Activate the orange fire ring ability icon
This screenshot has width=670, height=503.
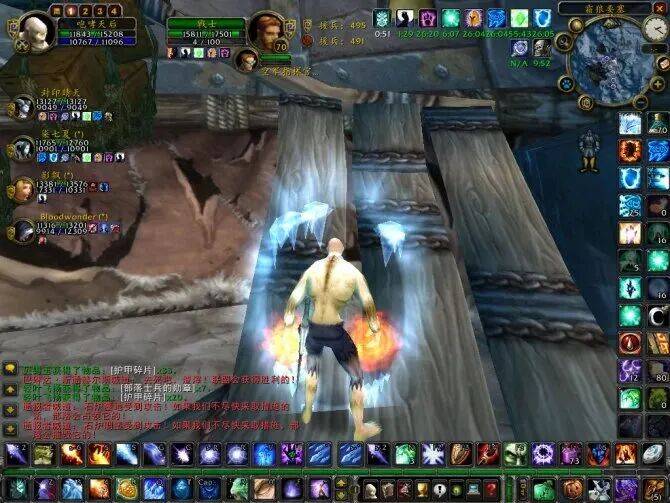(629, 150)
